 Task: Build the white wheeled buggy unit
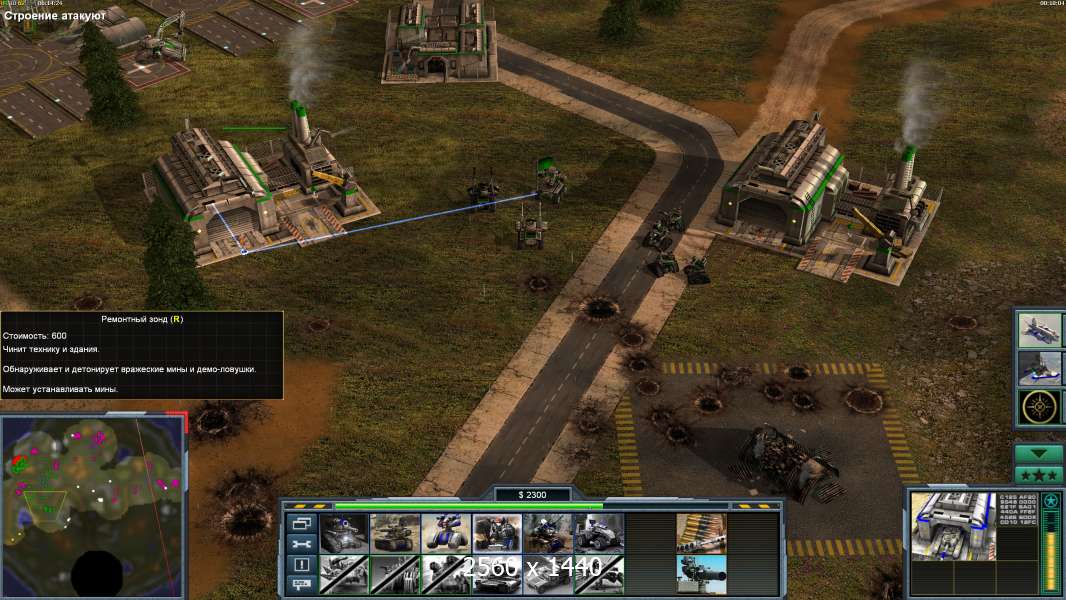click(x=599, y=534)
